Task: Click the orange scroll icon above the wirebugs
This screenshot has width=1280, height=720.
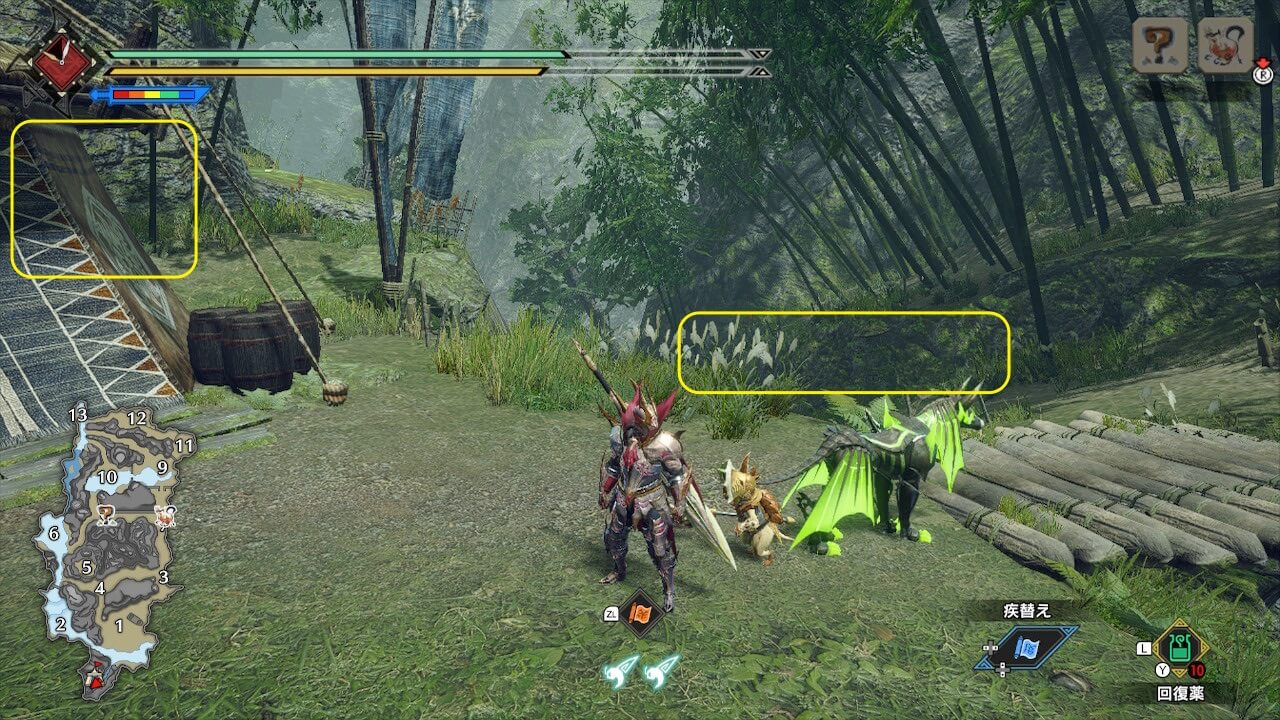Action: (640, 613)
